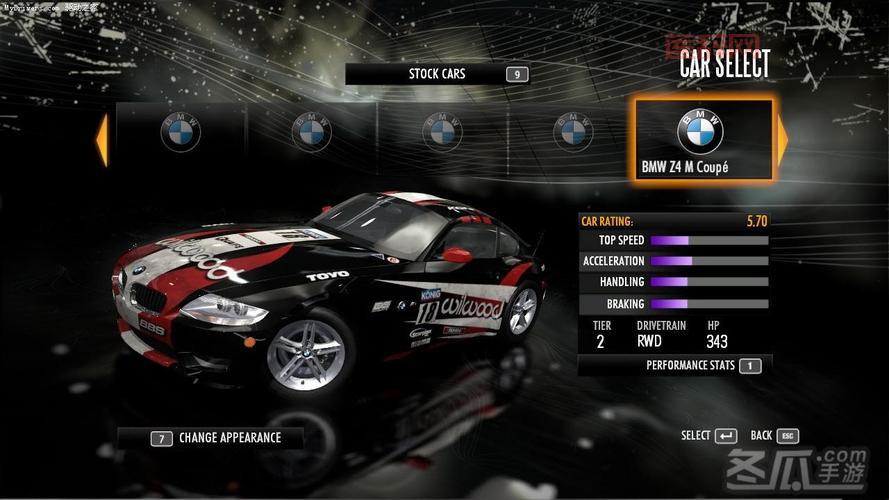Click the right orange carousel arrow

[782, 140]
